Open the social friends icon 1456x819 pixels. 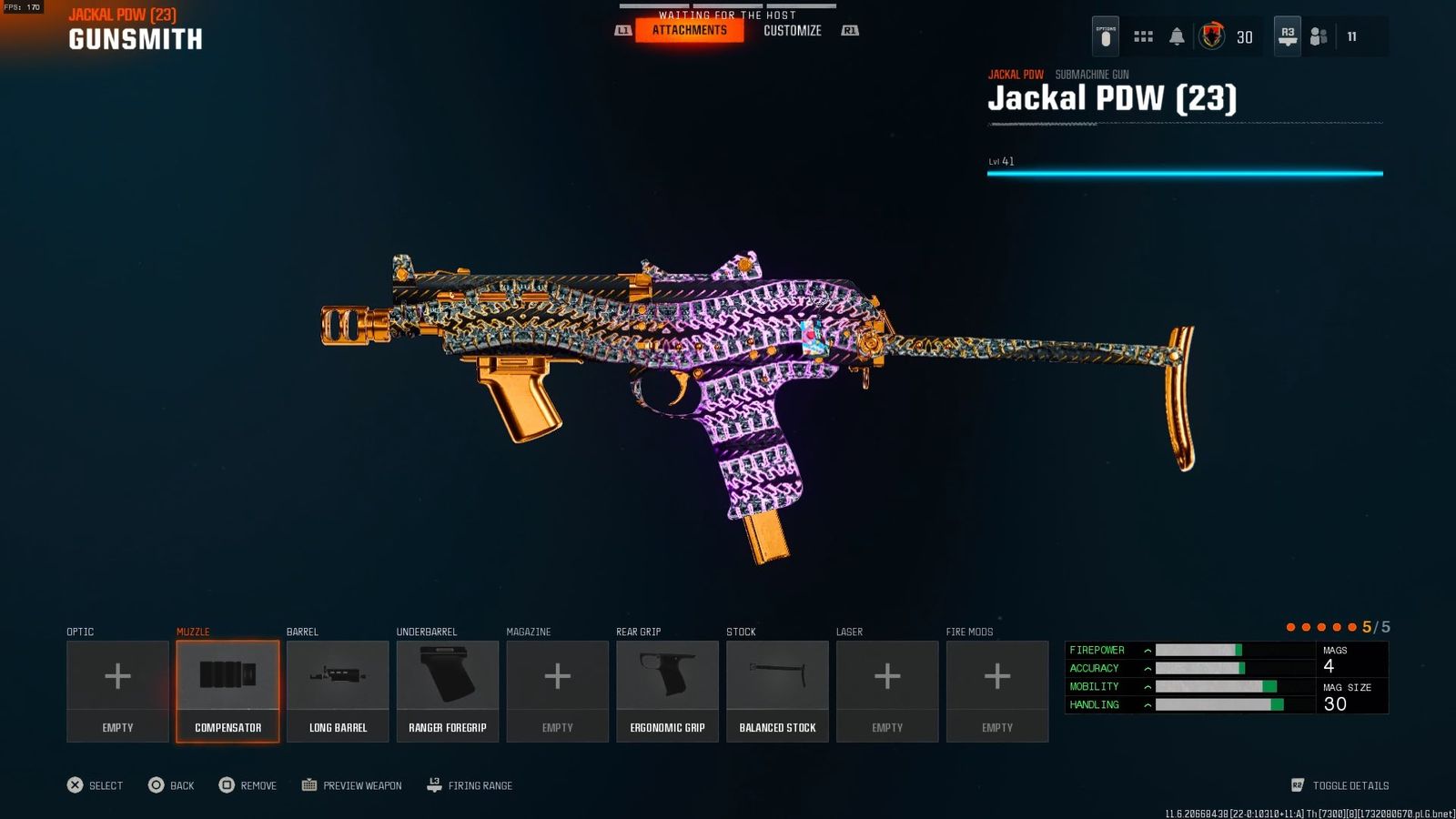click(1318, 36)
